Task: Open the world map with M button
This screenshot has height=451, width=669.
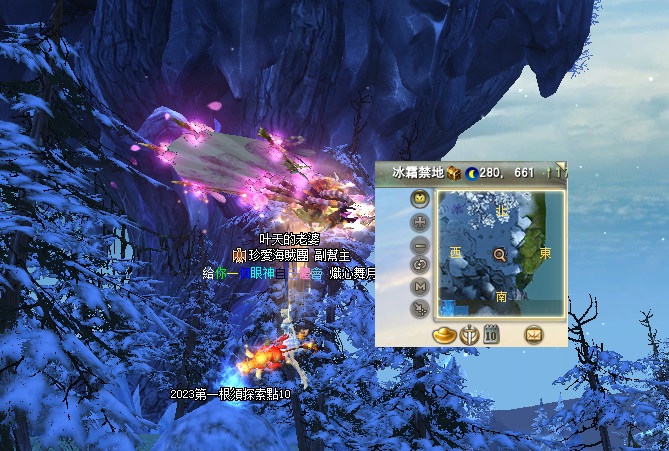Action: tap(420, 287)
